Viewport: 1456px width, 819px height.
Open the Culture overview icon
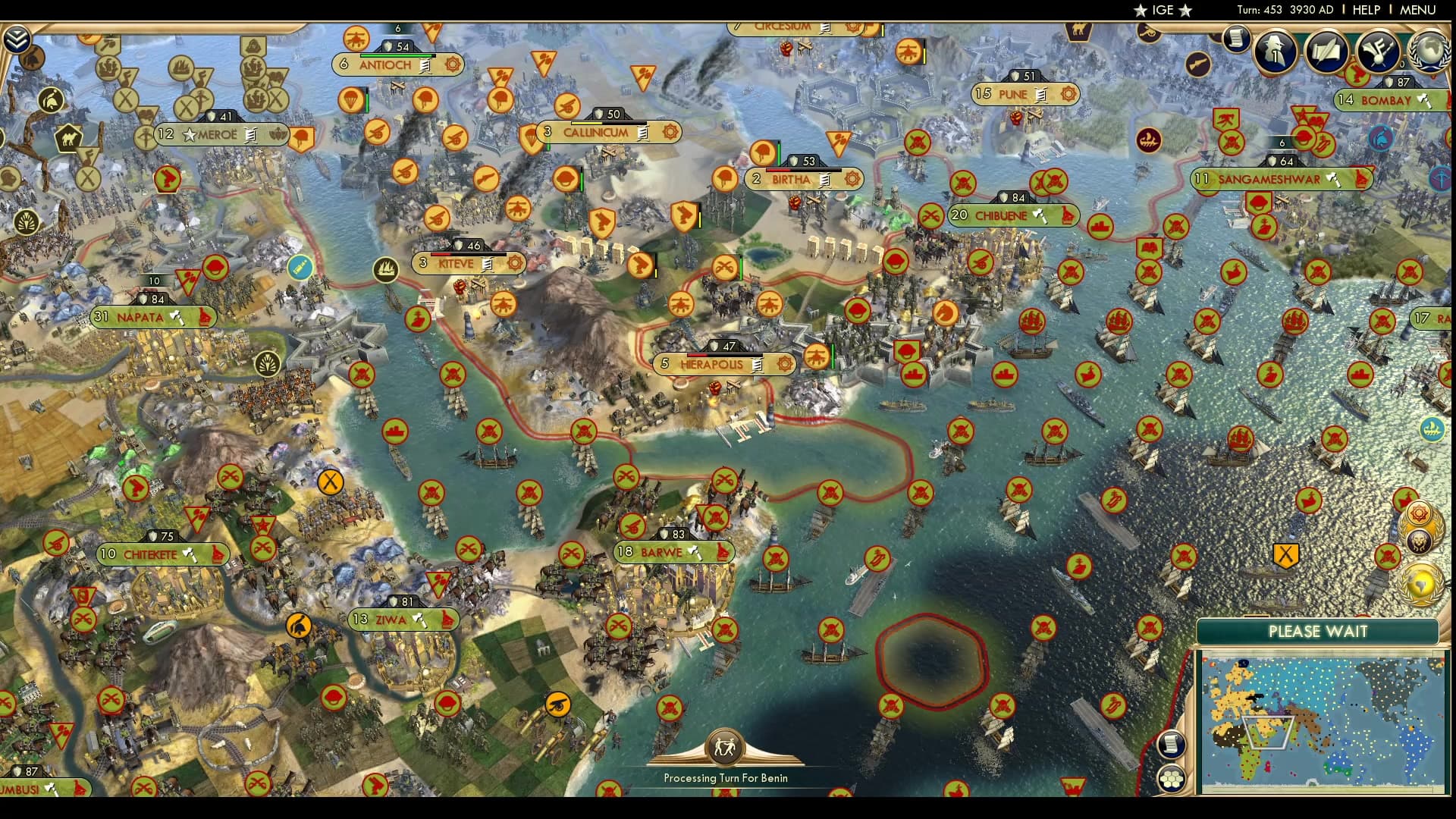[1378, 52]
